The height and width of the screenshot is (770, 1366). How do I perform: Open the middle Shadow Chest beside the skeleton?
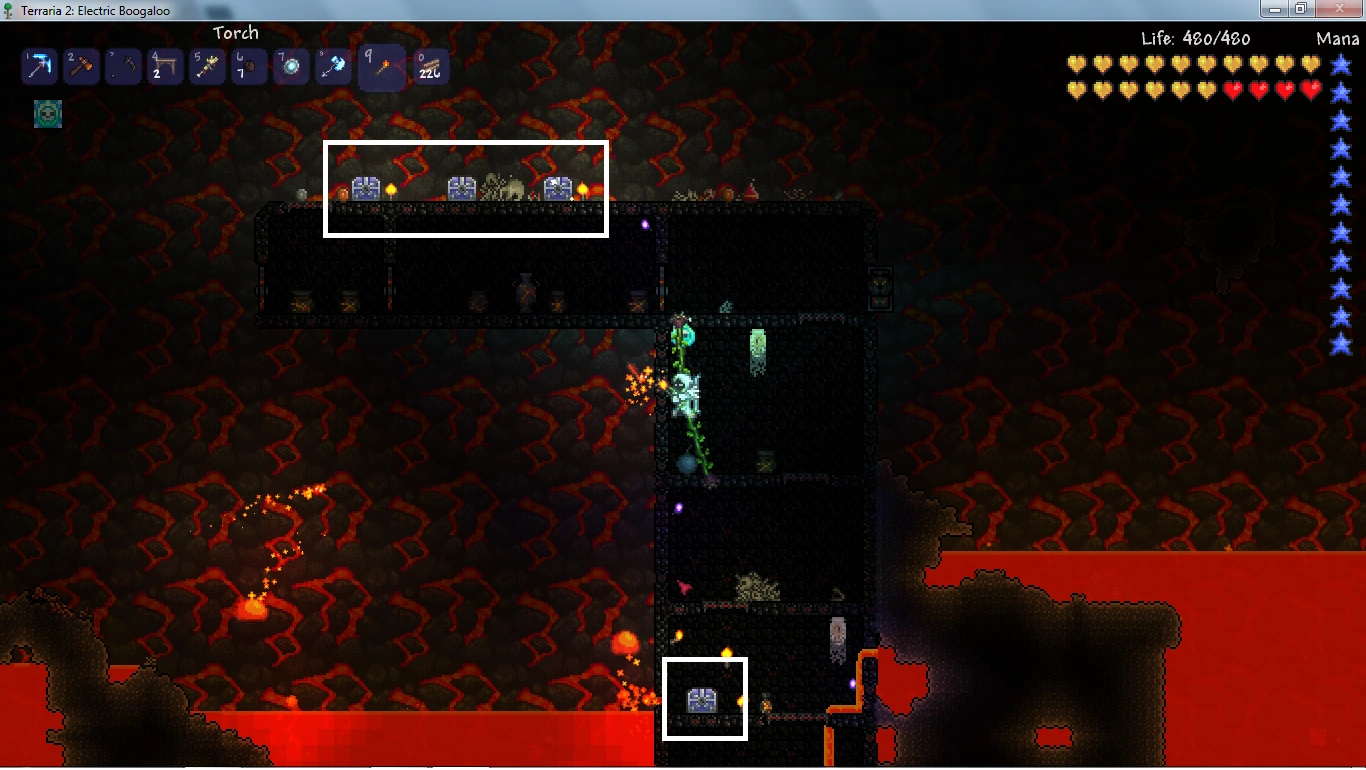pos(461,188)
